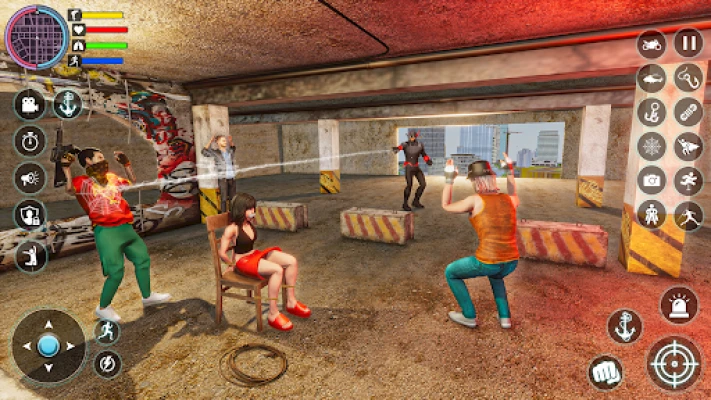
Task: Activate the lightning bolt power icon
Action: [107, 363]
